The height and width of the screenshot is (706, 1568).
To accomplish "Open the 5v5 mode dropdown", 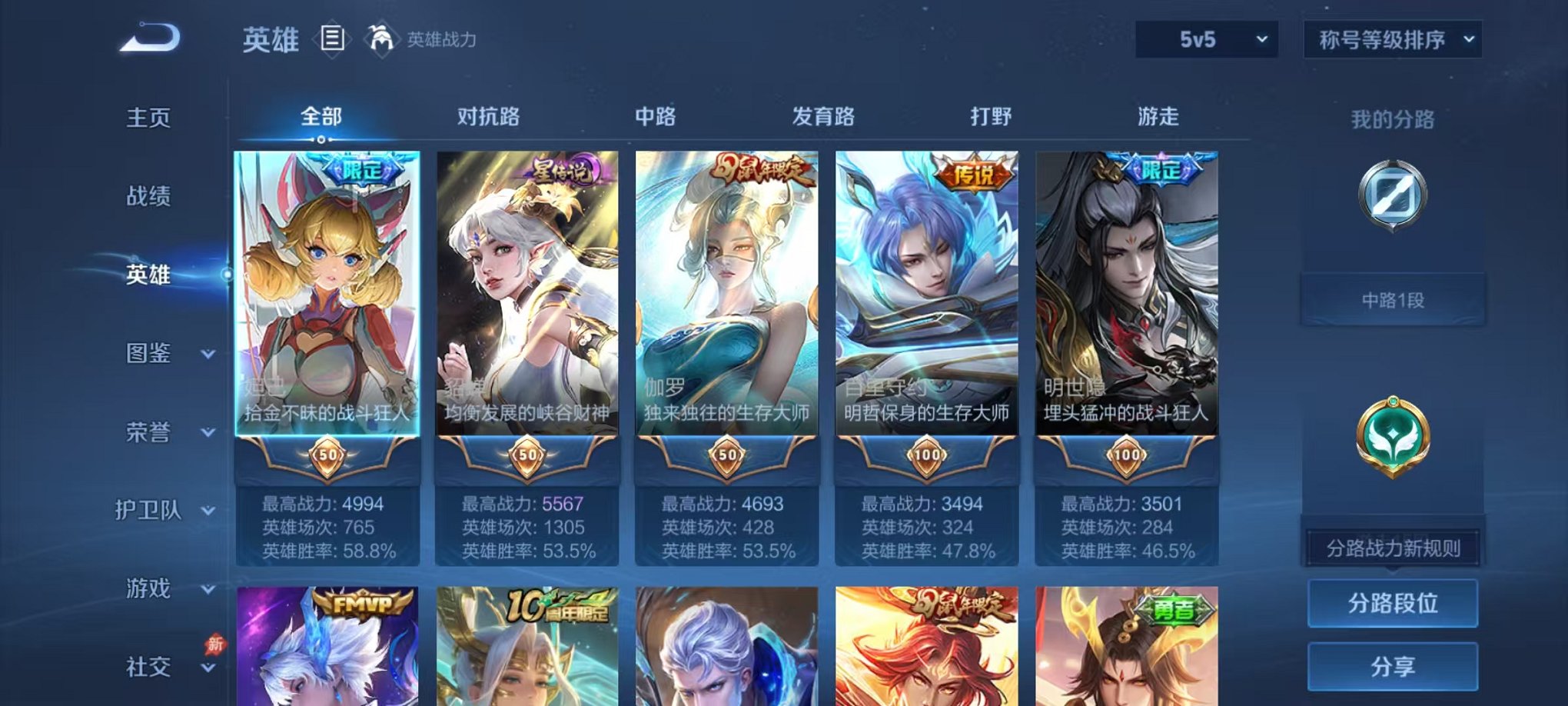I will [1207, 37].
